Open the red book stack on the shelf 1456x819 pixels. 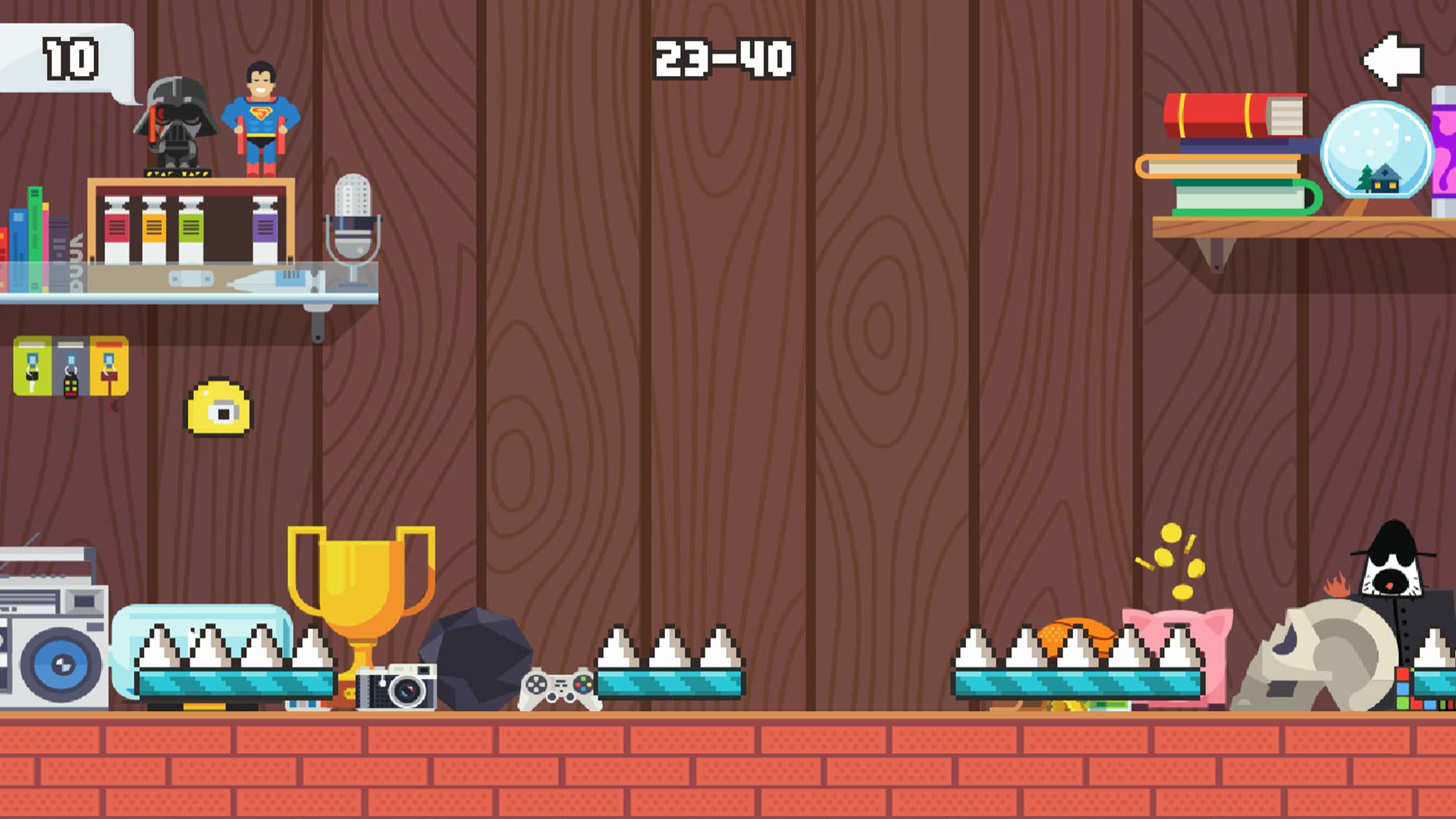click(x=1236, y=114)
